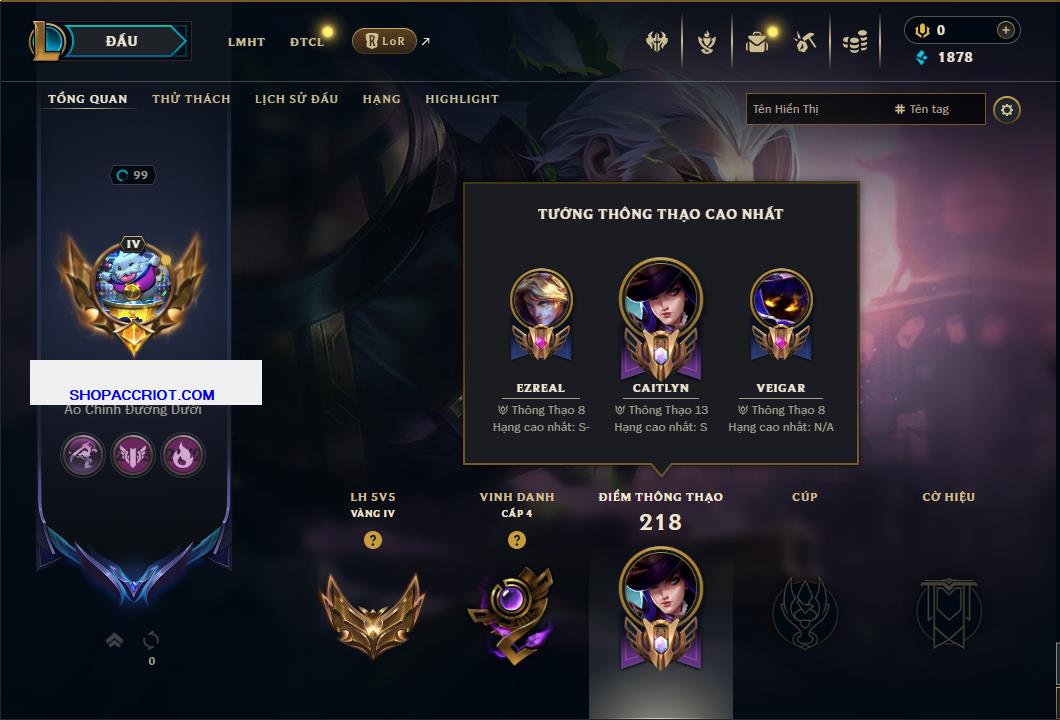Show the HIGHLIGHT tab

[462, 99]
